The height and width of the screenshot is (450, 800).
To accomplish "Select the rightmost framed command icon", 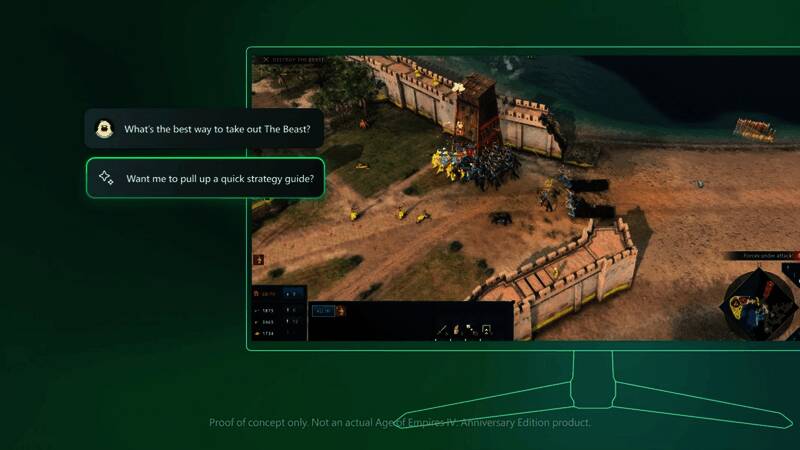I will click(486, 328).
